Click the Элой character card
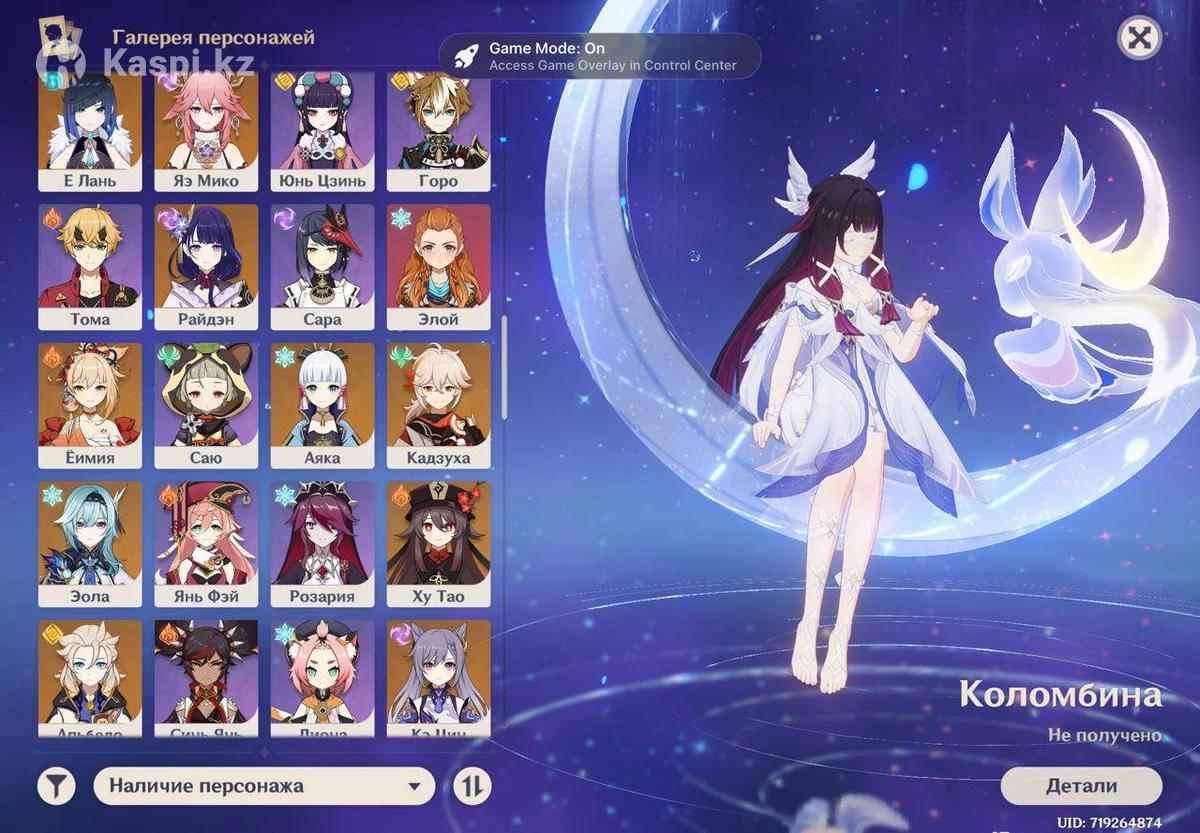The height and width of the screenshot is (833, 1200). (x=438, y=267)
